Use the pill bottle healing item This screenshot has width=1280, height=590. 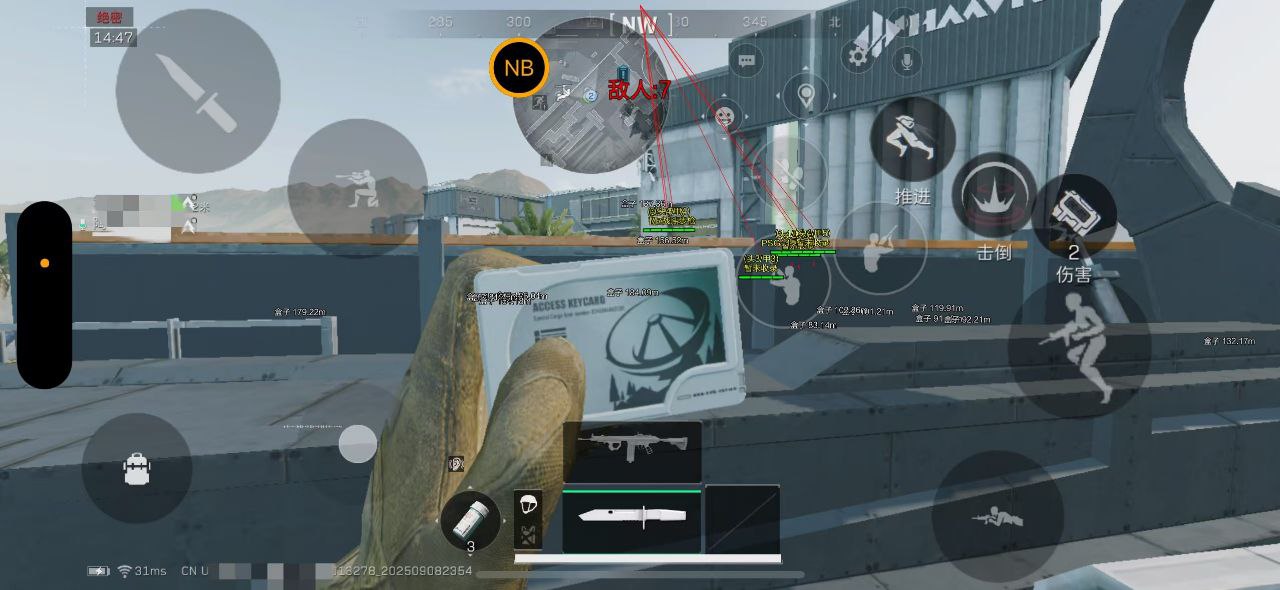470,522
